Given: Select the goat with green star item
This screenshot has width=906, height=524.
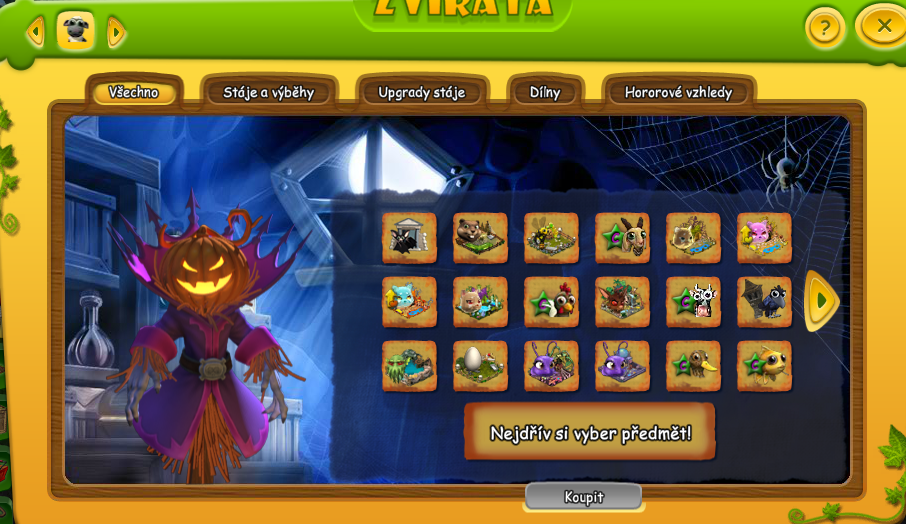Looking at the screenshot, I should (x=622, y=238).
